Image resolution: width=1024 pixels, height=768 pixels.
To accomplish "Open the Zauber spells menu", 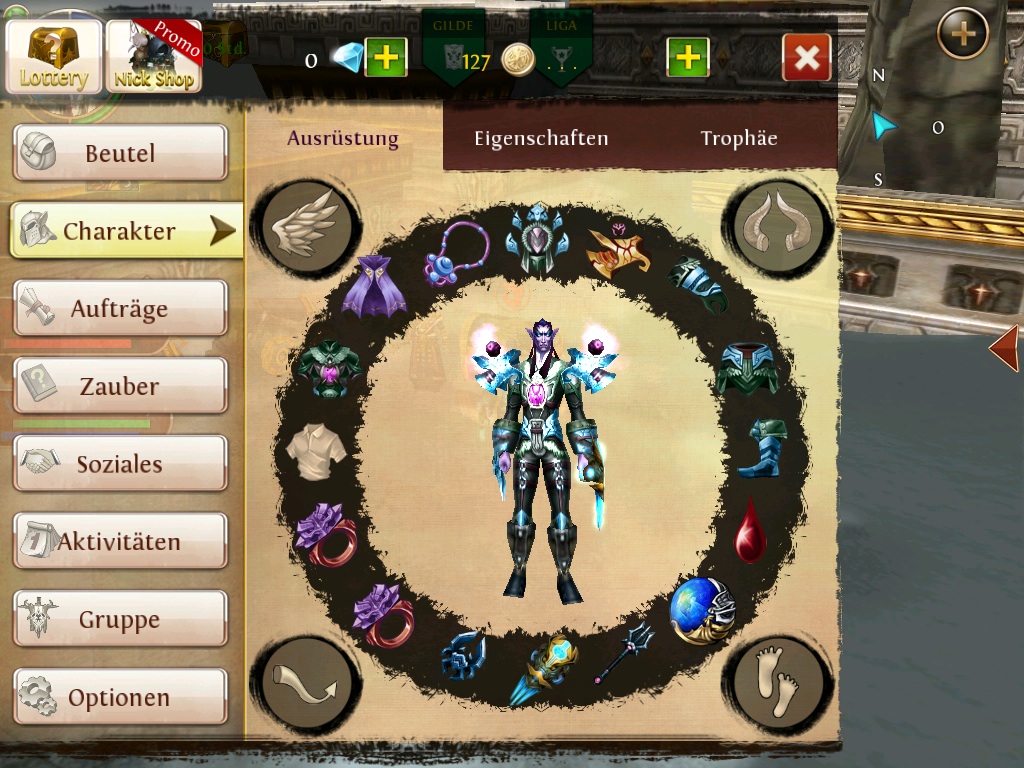I will (x=120, y=386).
